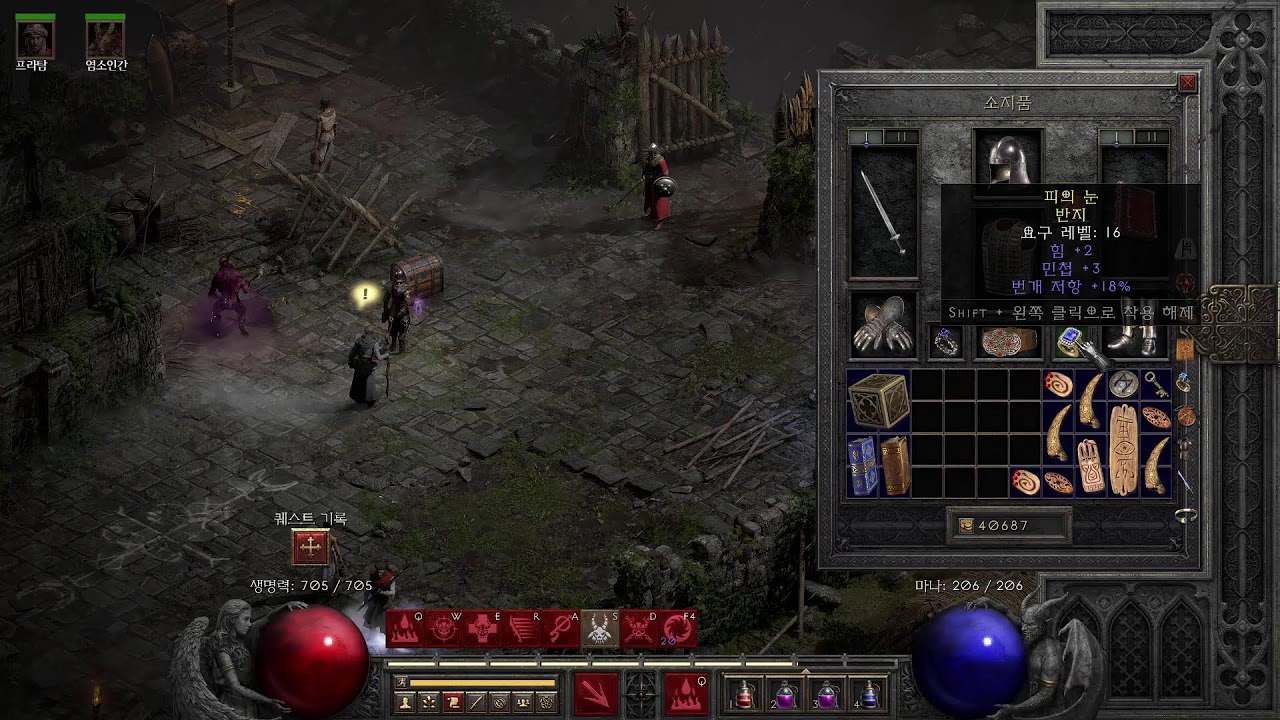This screenshot has width=1280, height=720.
Task: Click the equipped belt slot
Action: (1008, 342)
